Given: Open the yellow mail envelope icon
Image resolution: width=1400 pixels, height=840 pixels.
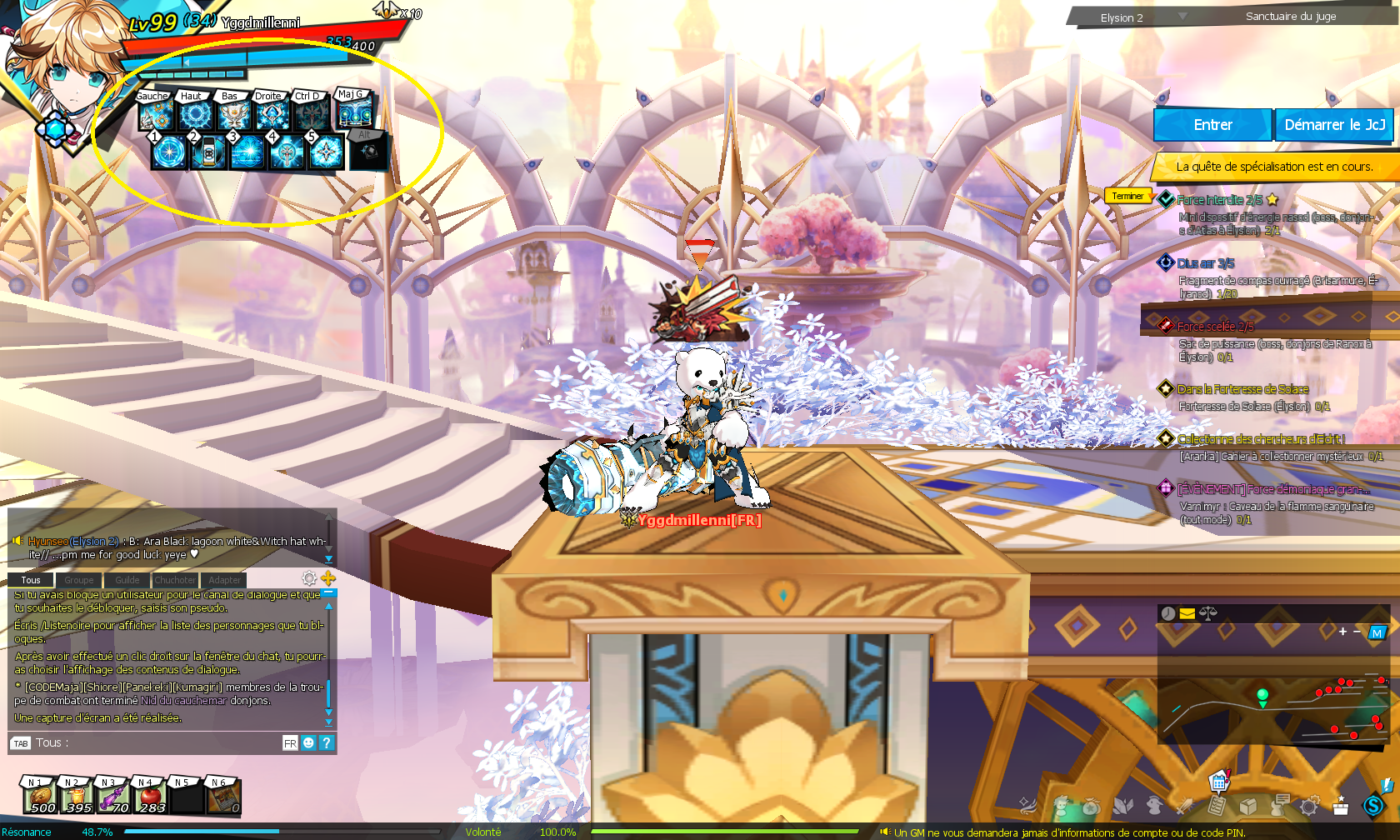Looking at the screenshot, I should click(x=1187, y=613).
